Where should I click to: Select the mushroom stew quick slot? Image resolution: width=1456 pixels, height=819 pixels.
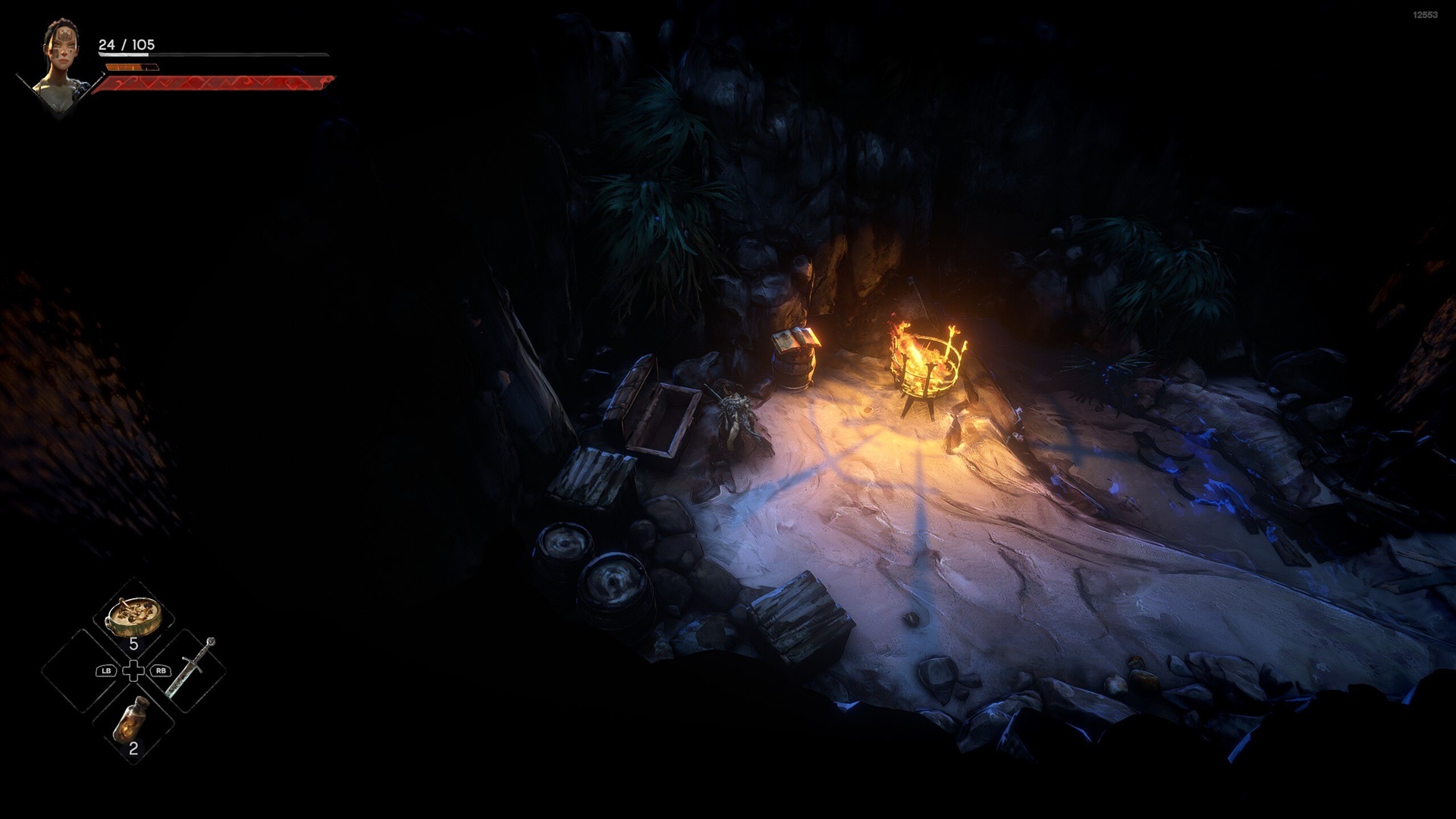click(x=133, y=617)
